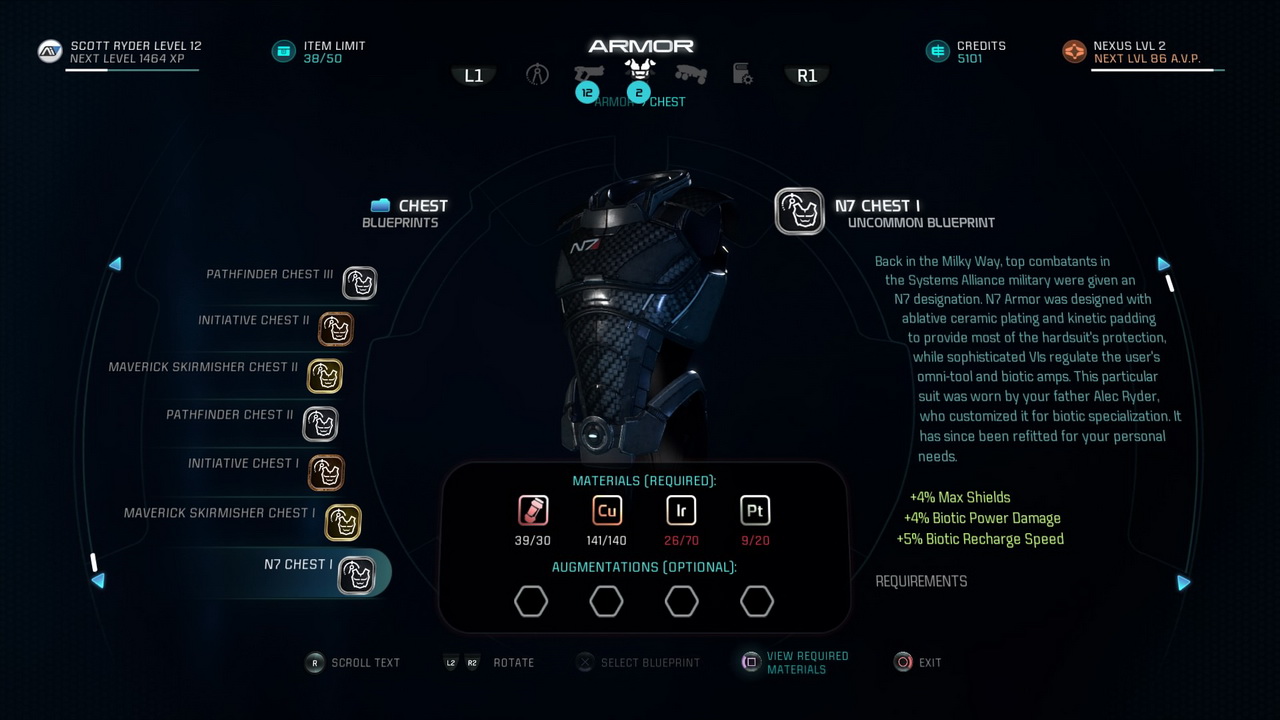Open the armor chestplate tab
Screen dimensions: 1280x720
click(640, 70)
